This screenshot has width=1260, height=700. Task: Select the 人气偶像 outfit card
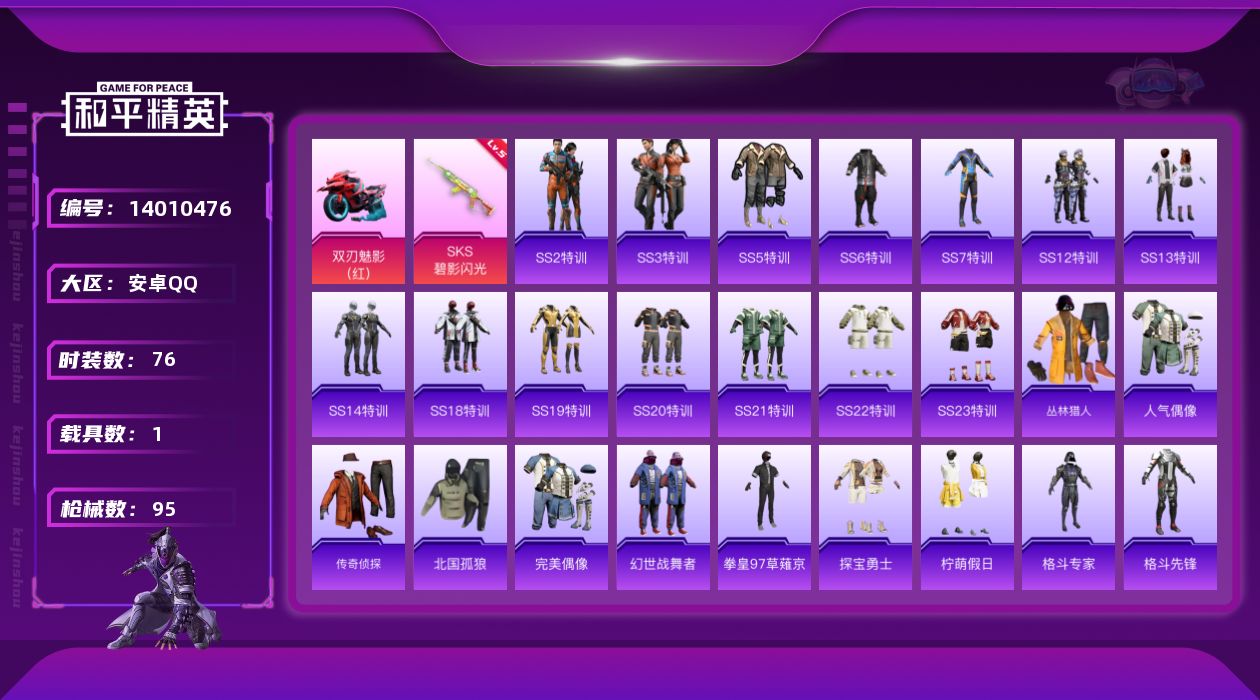pyautogui.click(x=1170, y=364)
